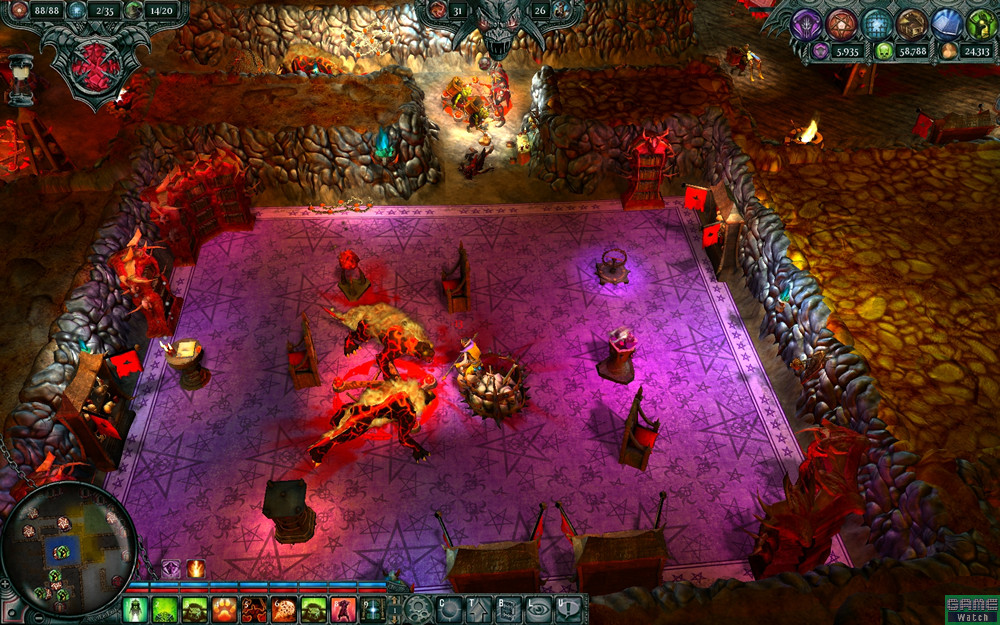Open the golden treasure chest orb
The height and width of the screenshot is (625, 1000).
[x=912, y=23]
